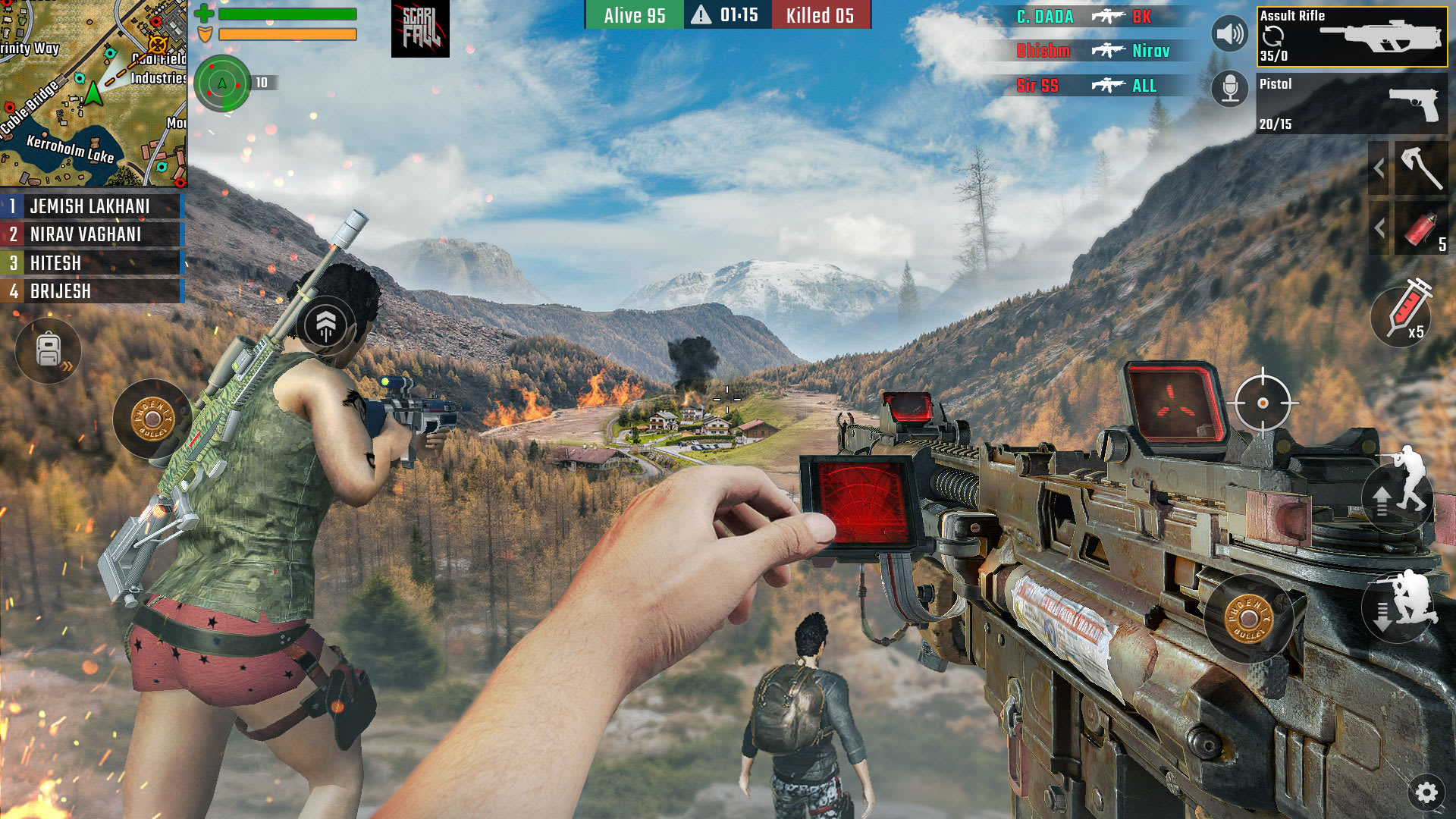The image size is (1456, 819).
Task: Choose squad member BRIJESH
Action: pyautogui.click(x=91, y=291)
